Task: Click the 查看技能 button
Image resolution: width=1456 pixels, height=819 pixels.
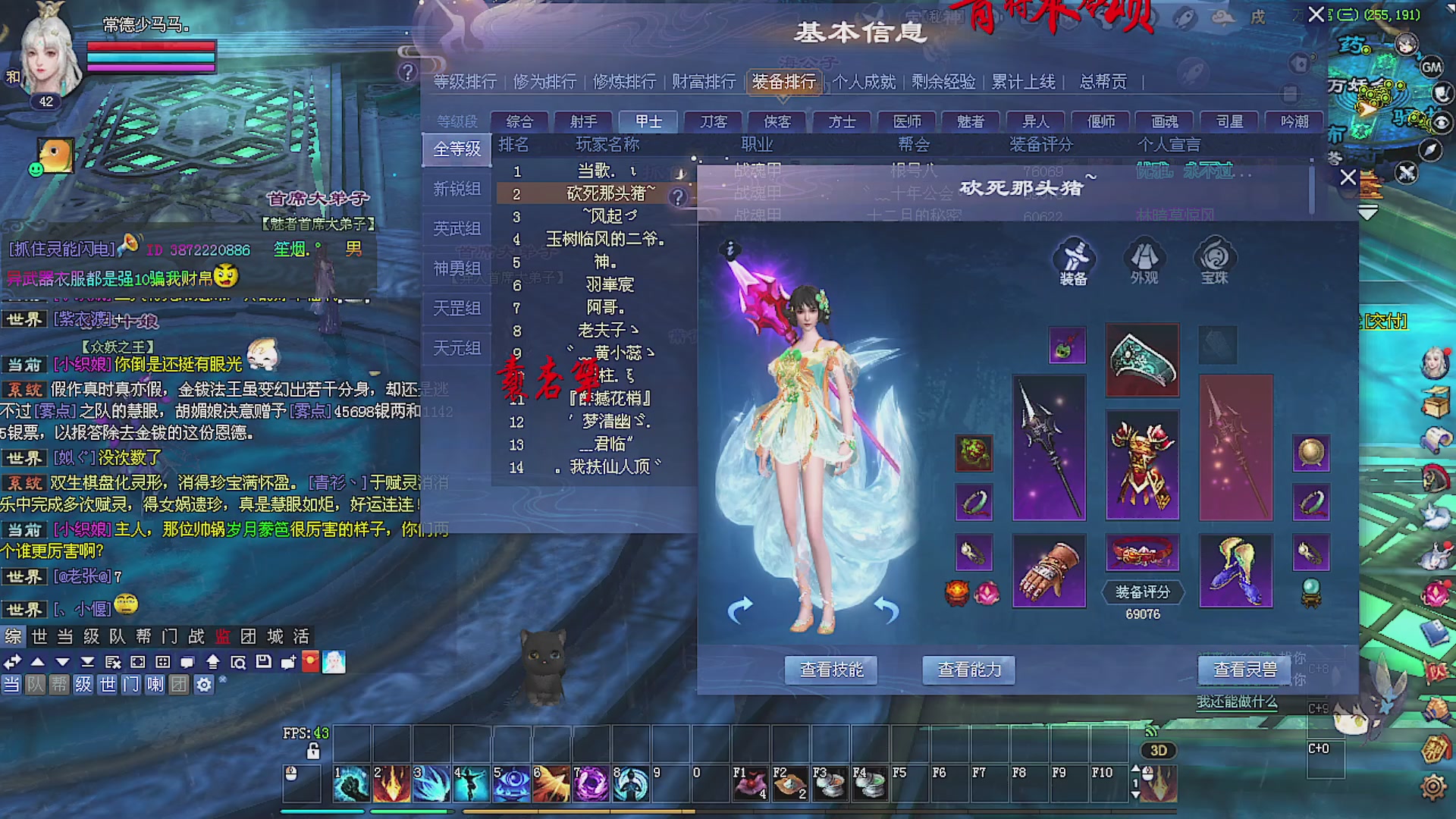Action: point(831,670)
